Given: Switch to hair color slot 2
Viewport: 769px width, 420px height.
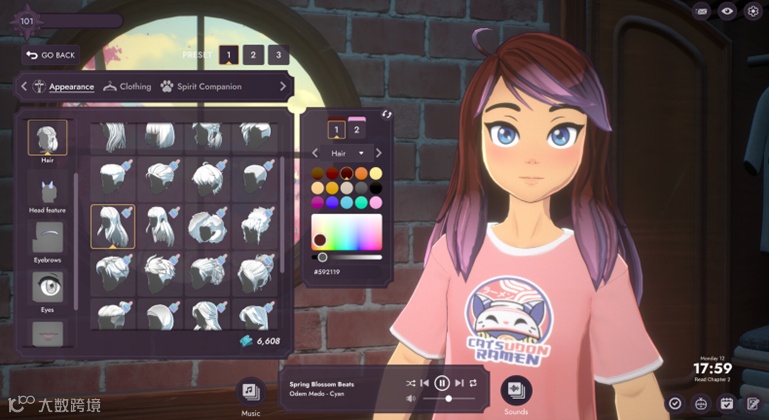Looking at the screenshot, I should 357,129.
